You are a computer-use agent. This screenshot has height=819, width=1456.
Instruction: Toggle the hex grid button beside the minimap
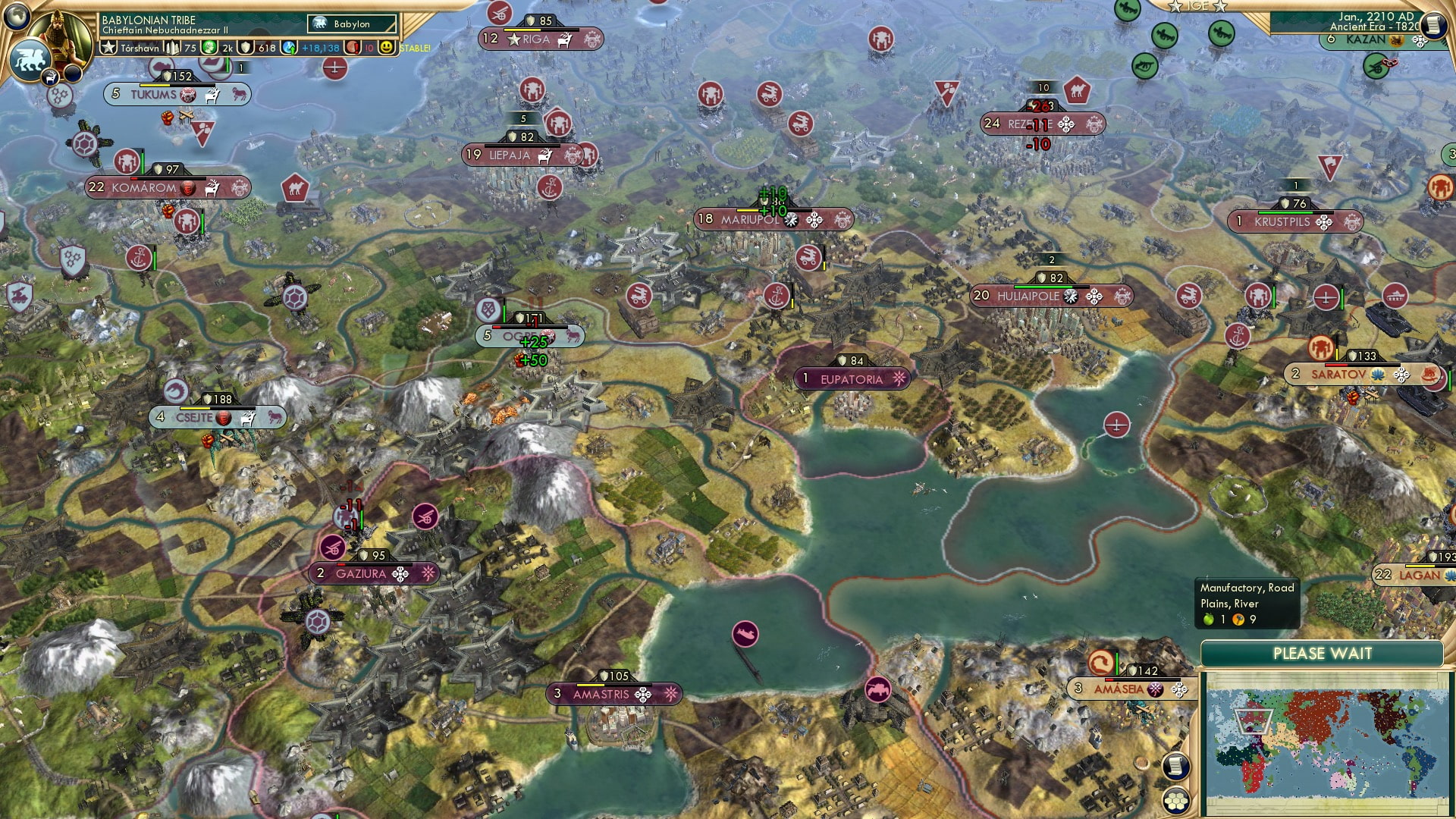(1176, 801)
